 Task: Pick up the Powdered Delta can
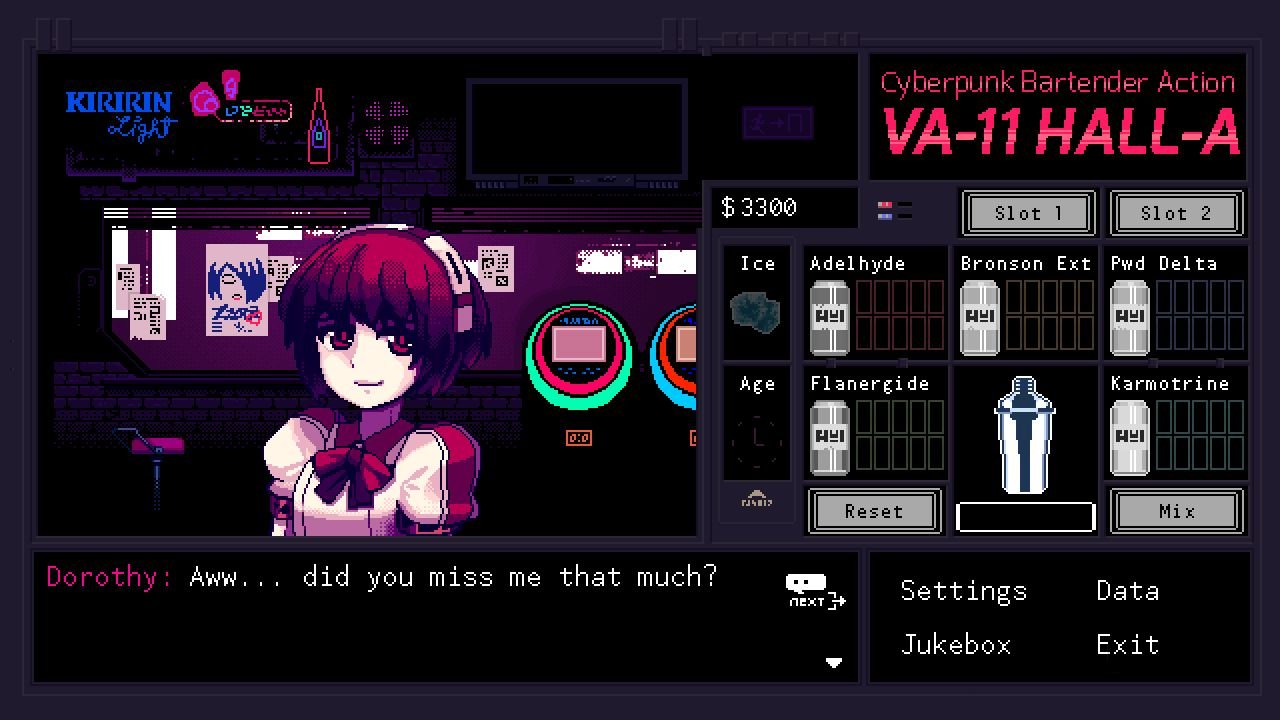pyautogui.click(x=1129, y=315)
